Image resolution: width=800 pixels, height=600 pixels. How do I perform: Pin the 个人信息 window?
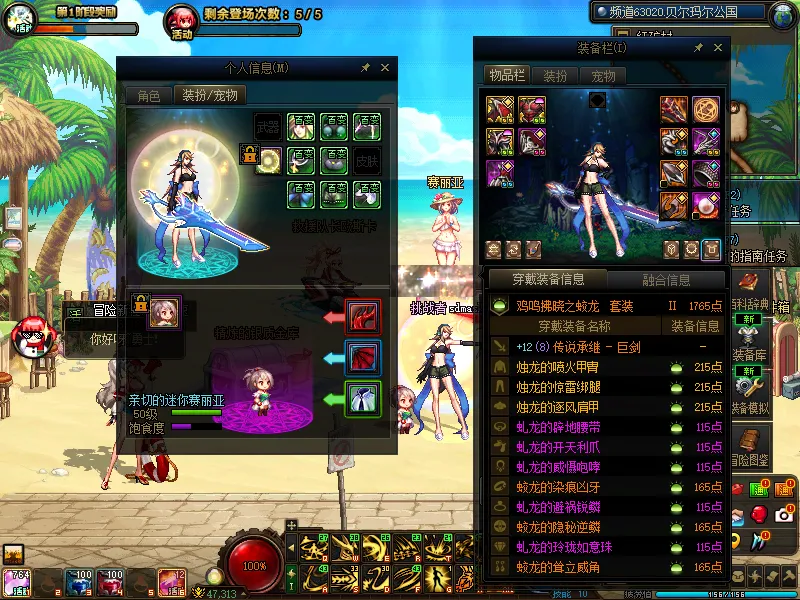coord(365,68)
